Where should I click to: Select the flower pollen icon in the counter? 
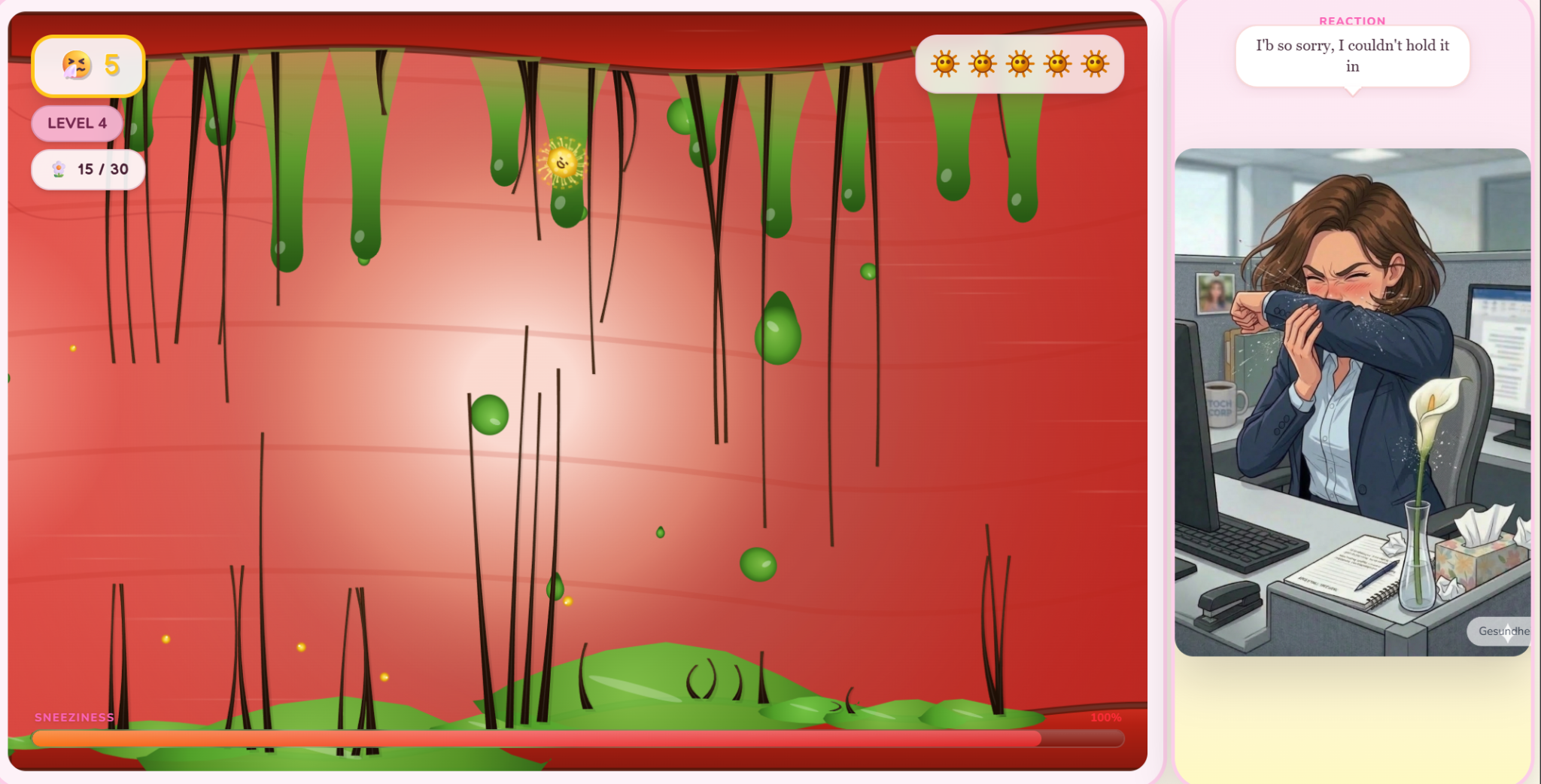click(x=59, y=169)
